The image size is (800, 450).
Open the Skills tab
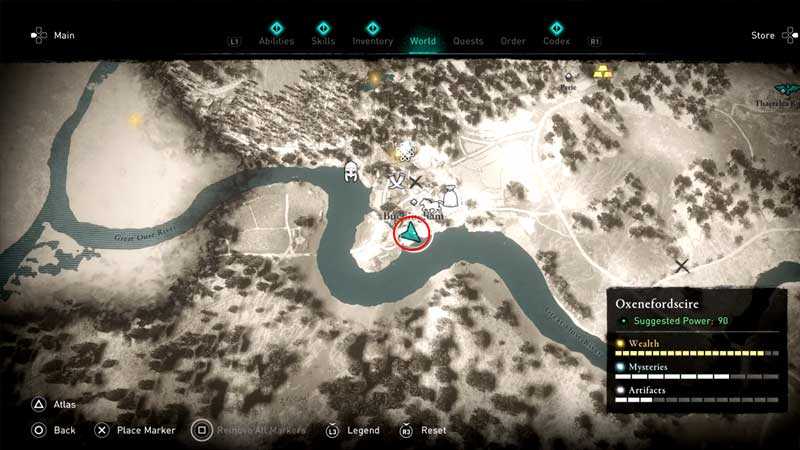pyautogui.click(x=324, y=41)
